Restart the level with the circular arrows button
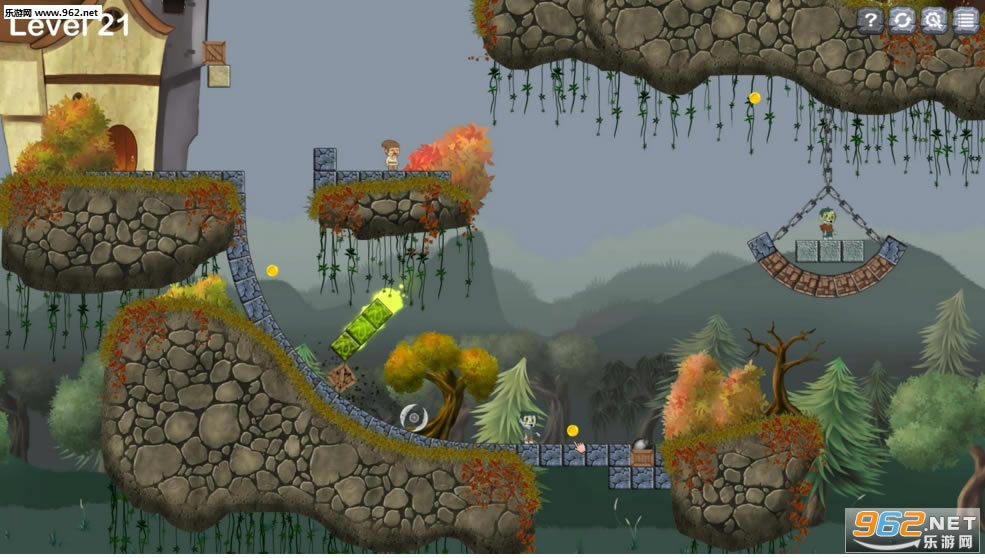Screen dimensions: 985x558 pyautogui.click(x=903, y=20)
